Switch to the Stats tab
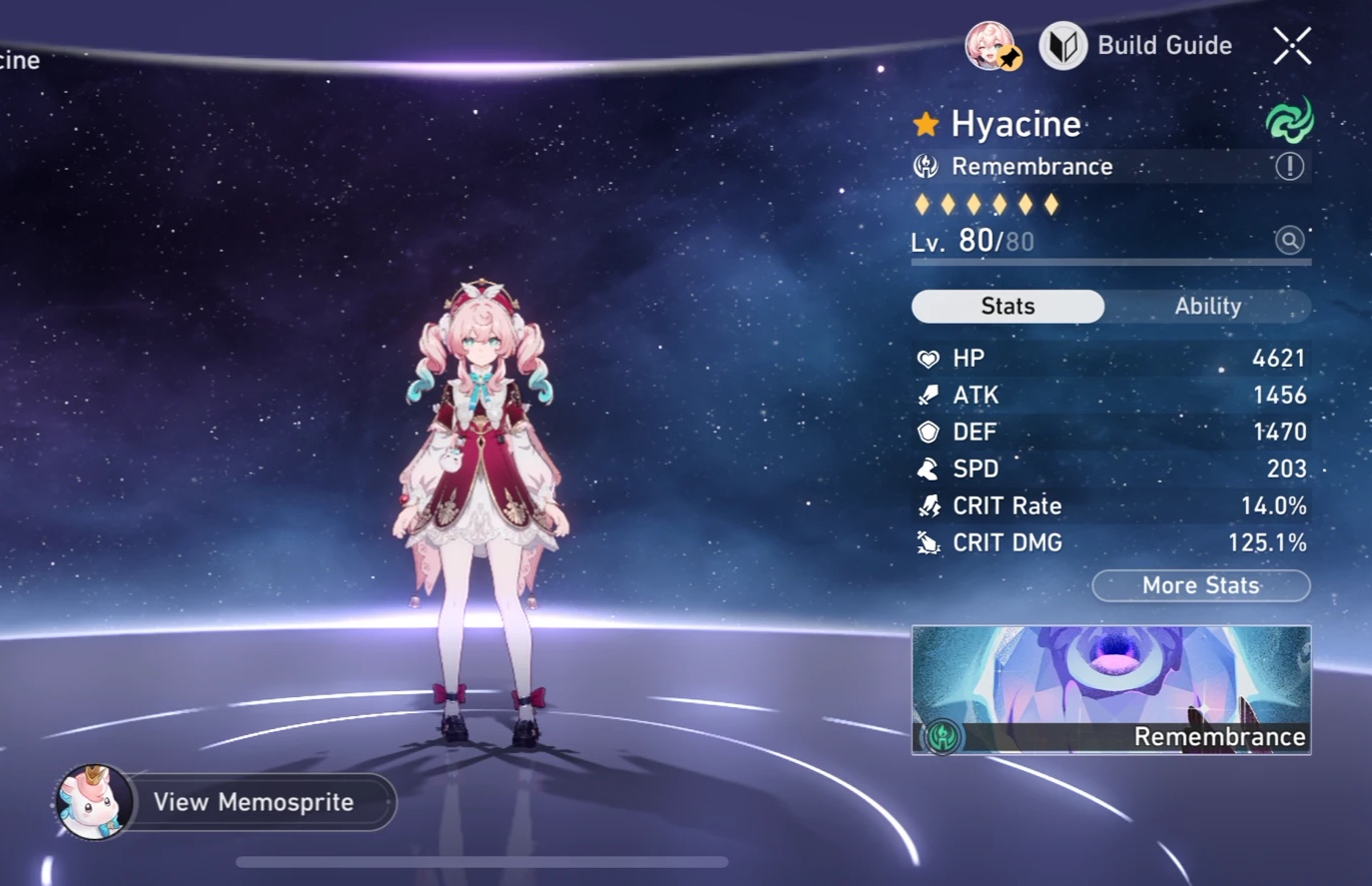Screen dimensions: 1372x886 (x=1007, y=306)
